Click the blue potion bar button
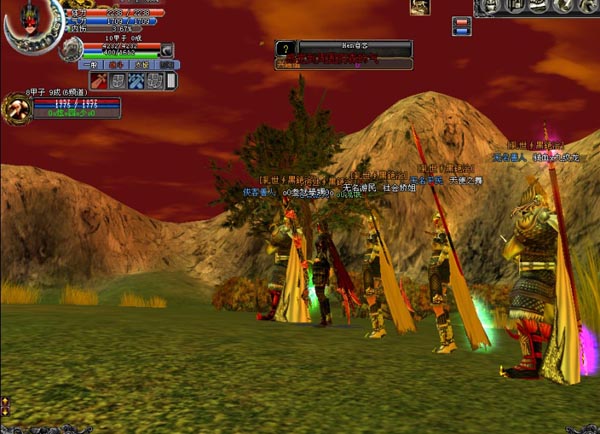Image resolution: width=600 pixels, height=434 pixels. coord(461,31)
